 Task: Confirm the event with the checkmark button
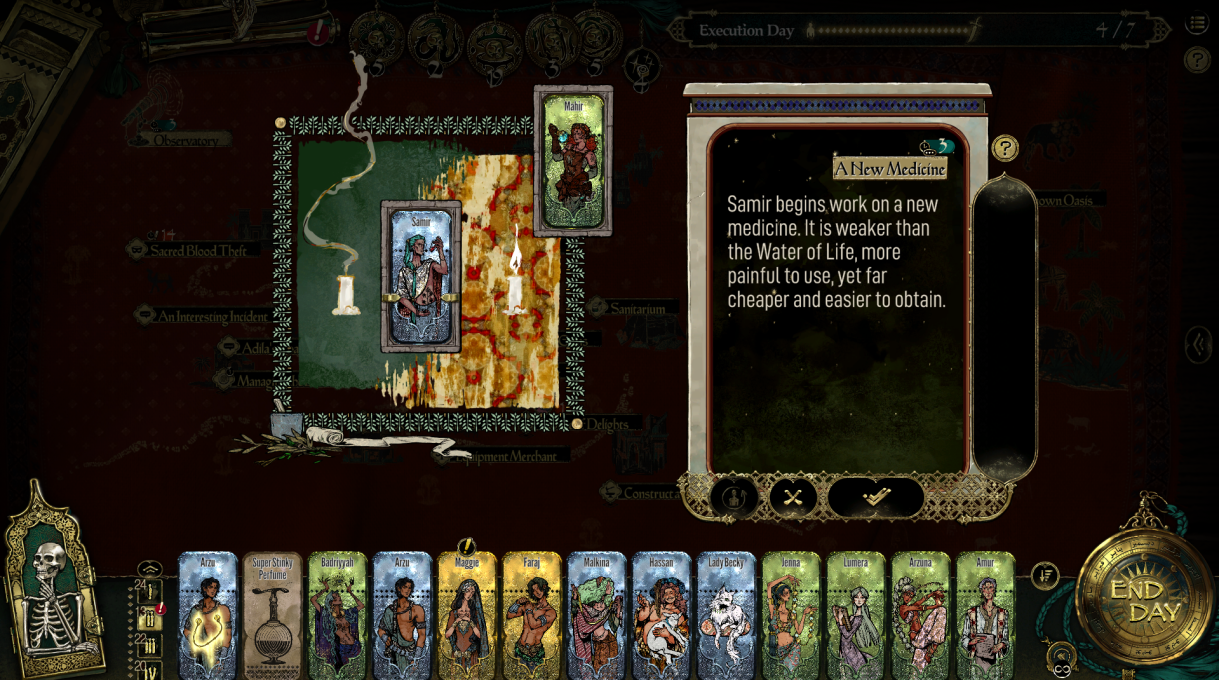876,497
